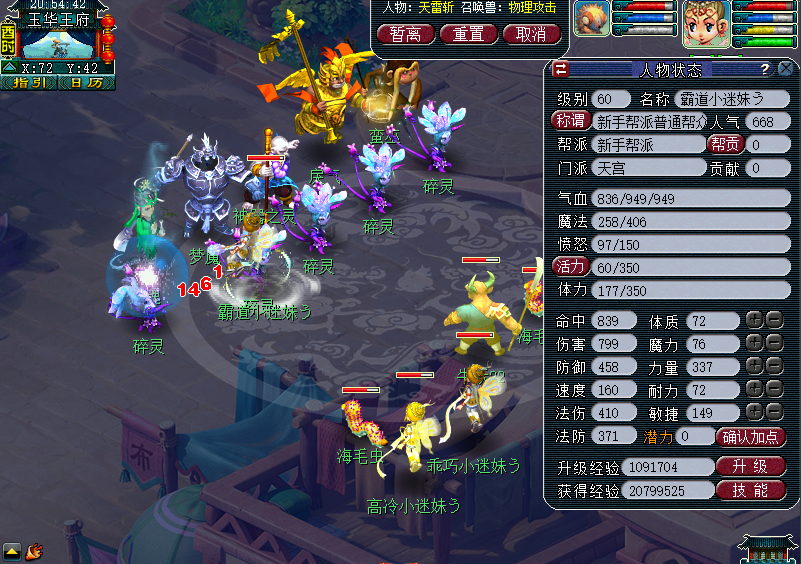Reset actions with the 重置 button
Screen dimensions: 801x564
[468, 34]
